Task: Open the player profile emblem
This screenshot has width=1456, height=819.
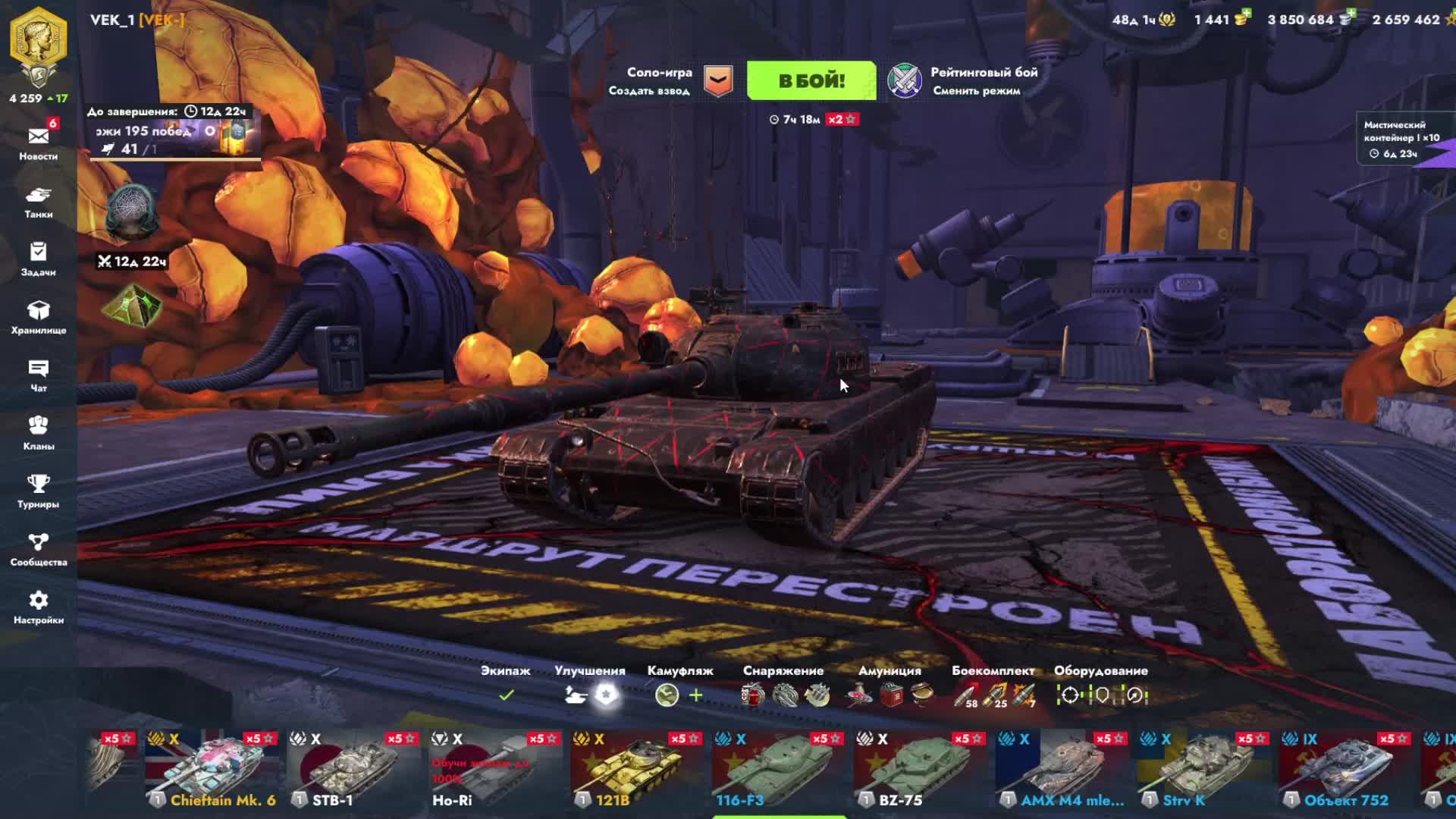Action: [38, 45]
